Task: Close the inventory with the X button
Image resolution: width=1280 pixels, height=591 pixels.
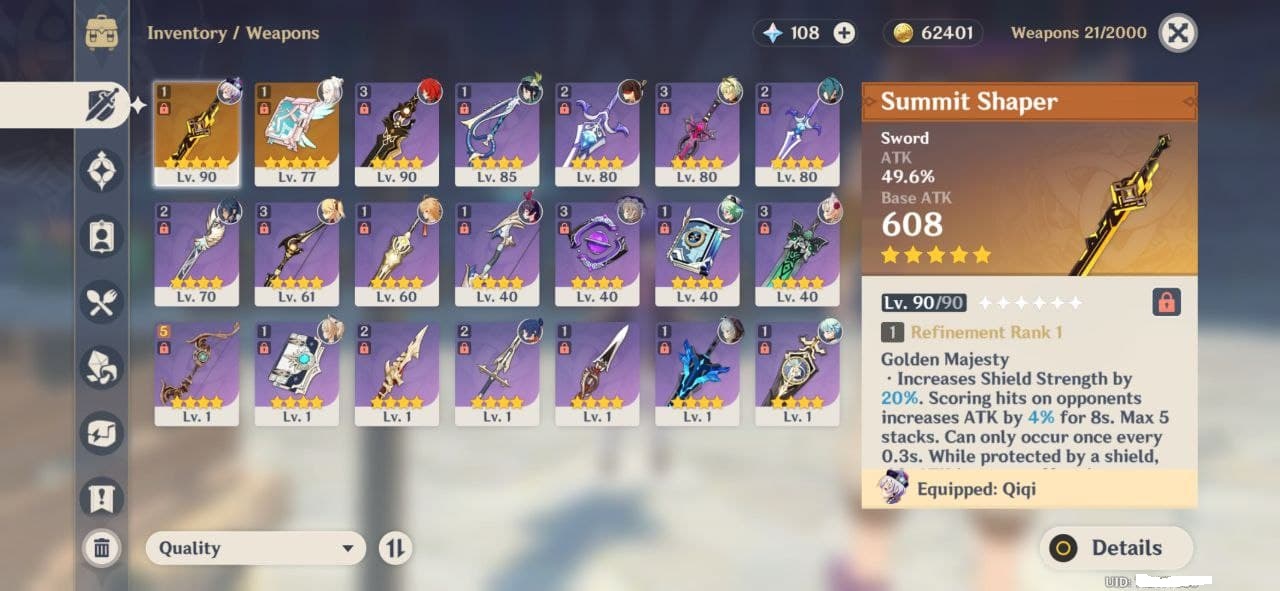Action: [1178, 33]
